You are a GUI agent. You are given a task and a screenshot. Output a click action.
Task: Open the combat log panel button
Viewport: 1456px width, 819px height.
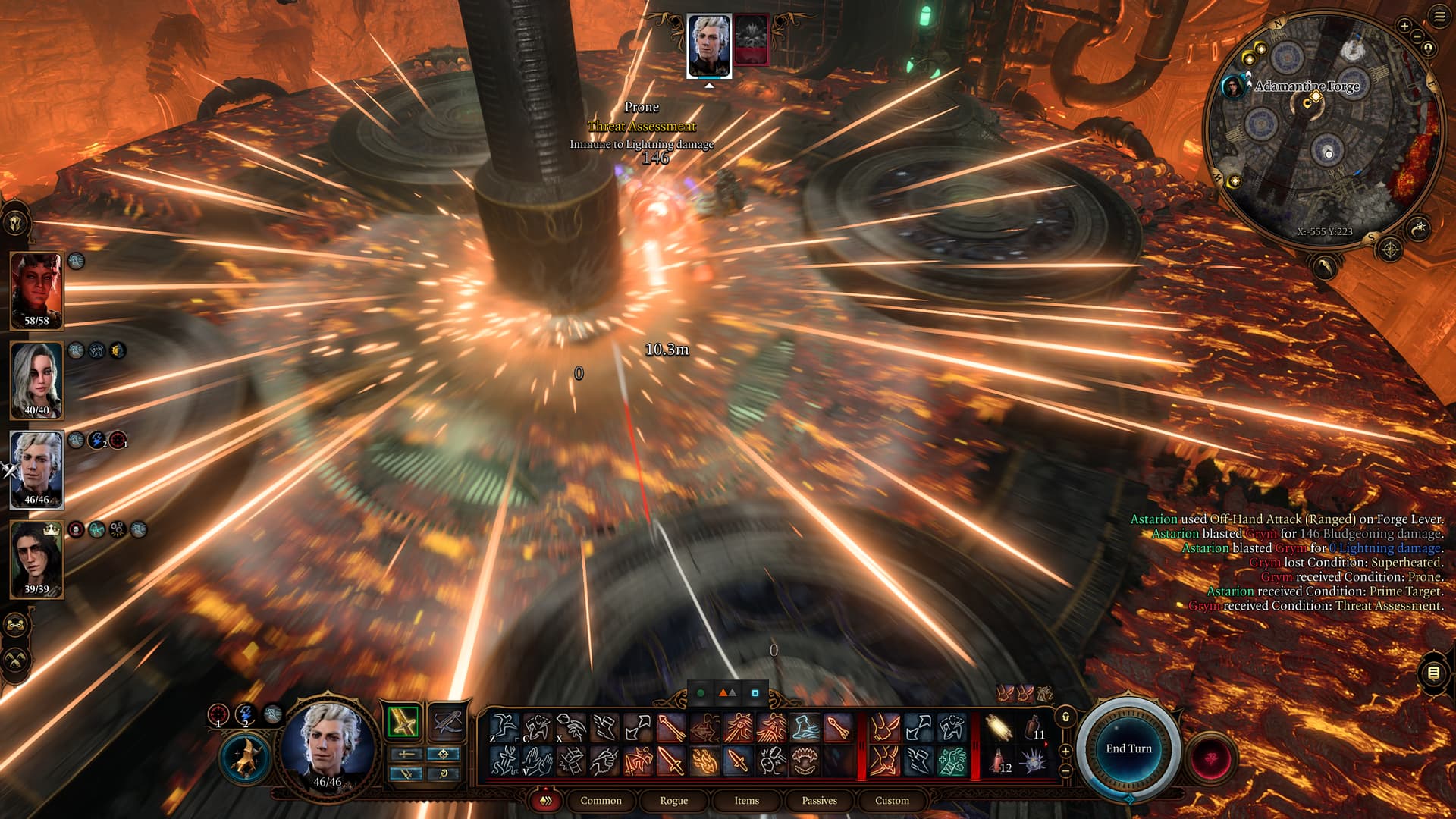pos(1433,673)
